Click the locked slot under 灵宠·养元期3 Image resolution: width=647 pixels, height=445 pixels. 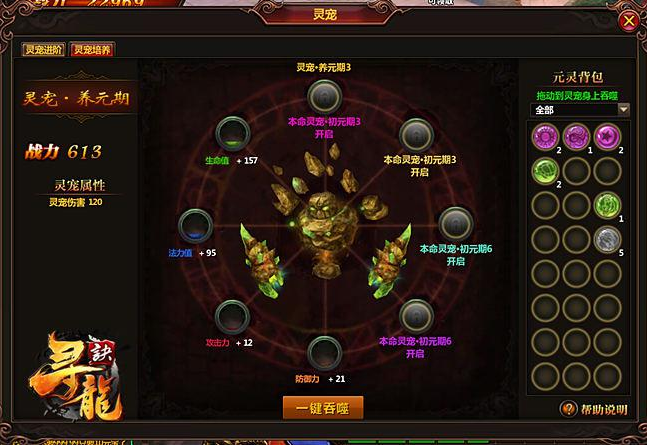coord(322,96)
